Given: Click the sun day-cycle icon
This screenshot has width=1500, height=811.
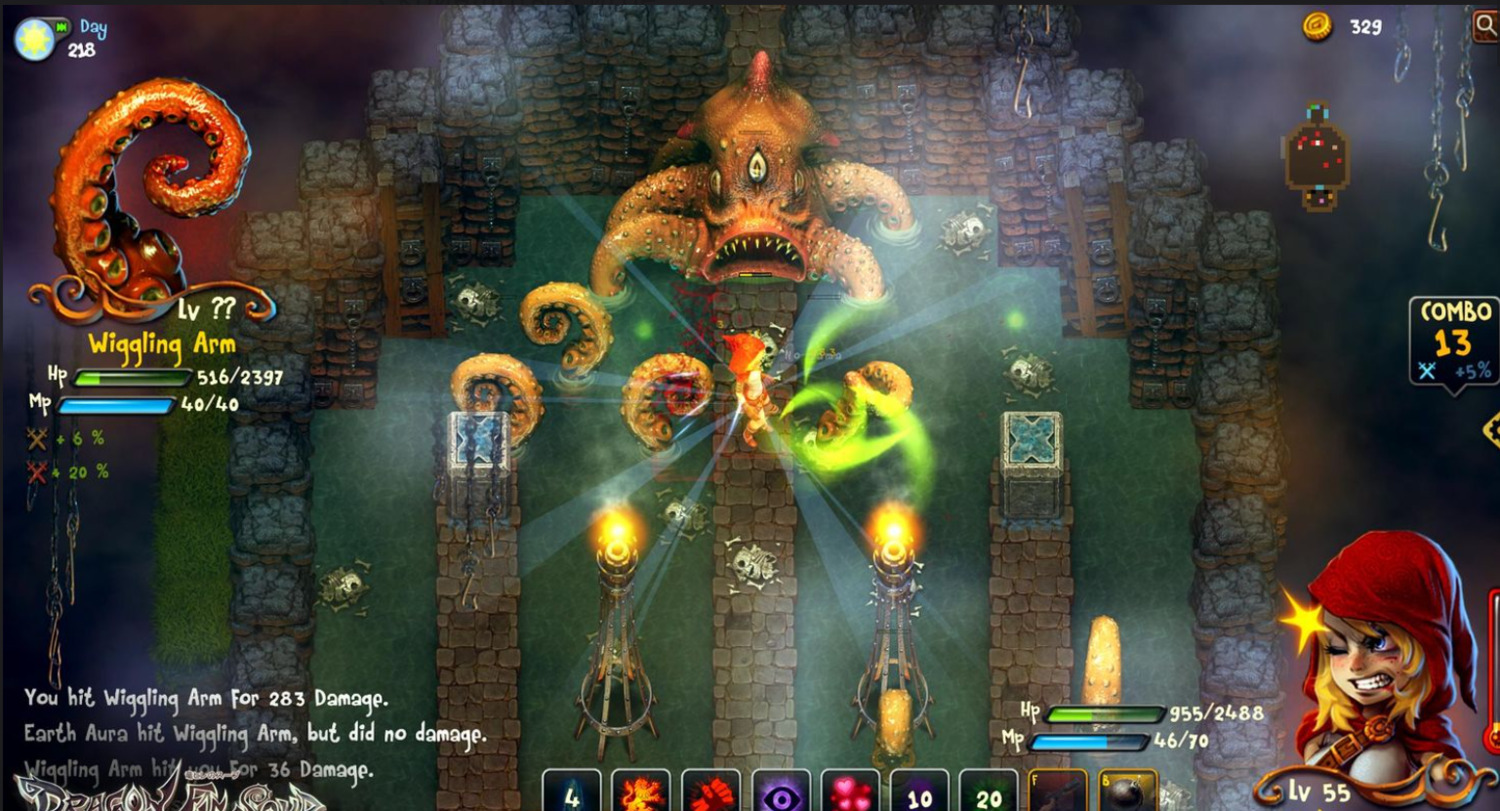Looking at the screenshot, I should click(33, 37).
